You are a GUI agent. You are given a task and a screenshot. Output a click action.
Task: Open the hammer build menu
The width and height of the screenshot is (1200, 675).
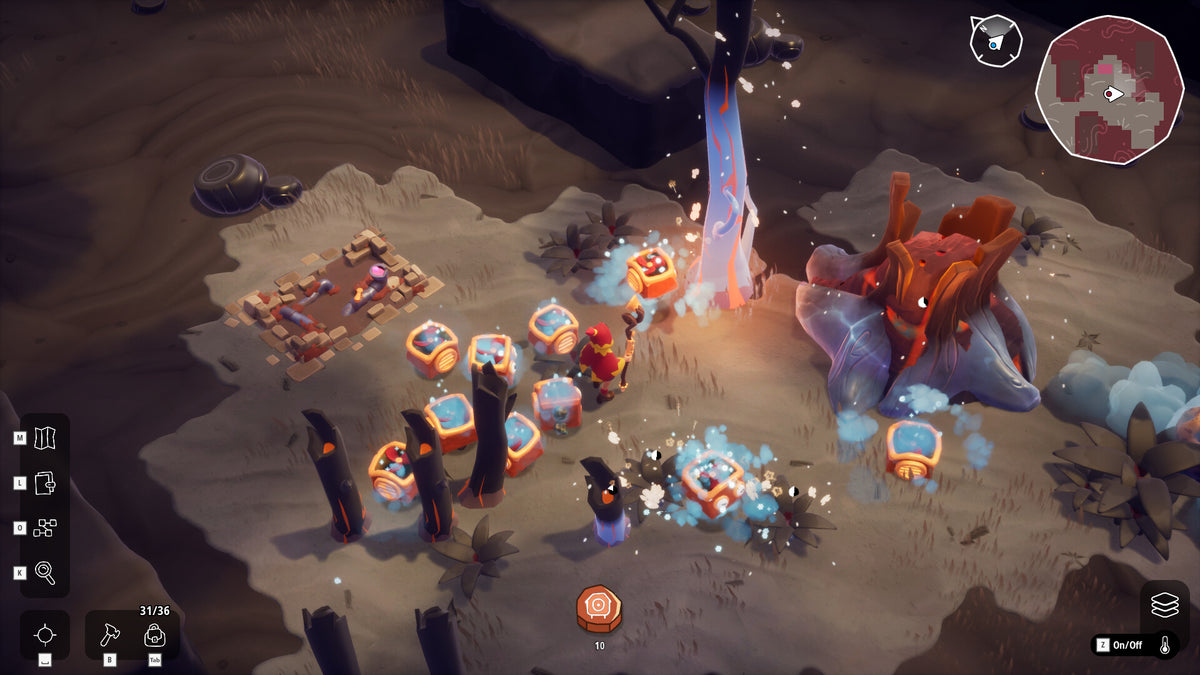110,634
